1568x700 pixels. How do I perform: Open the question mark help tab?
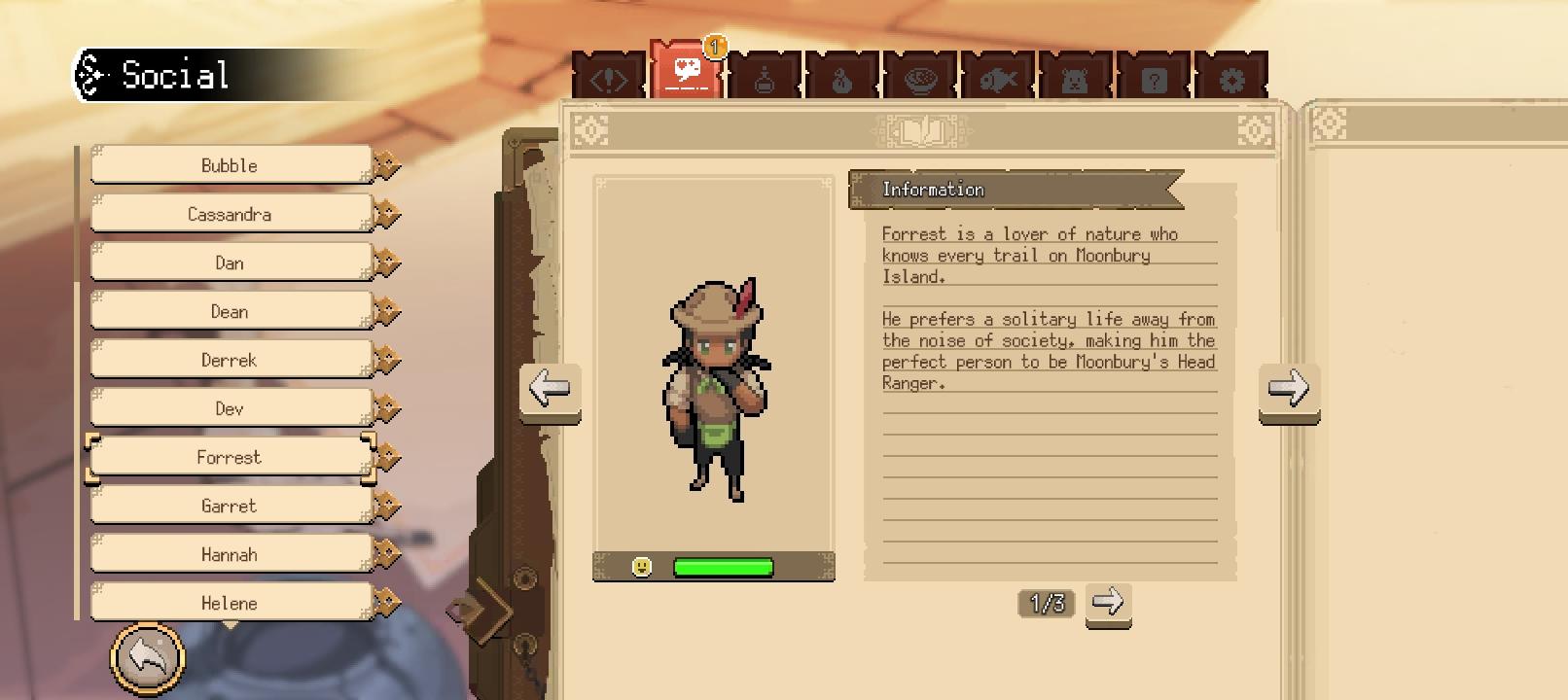coord(1154,79)
